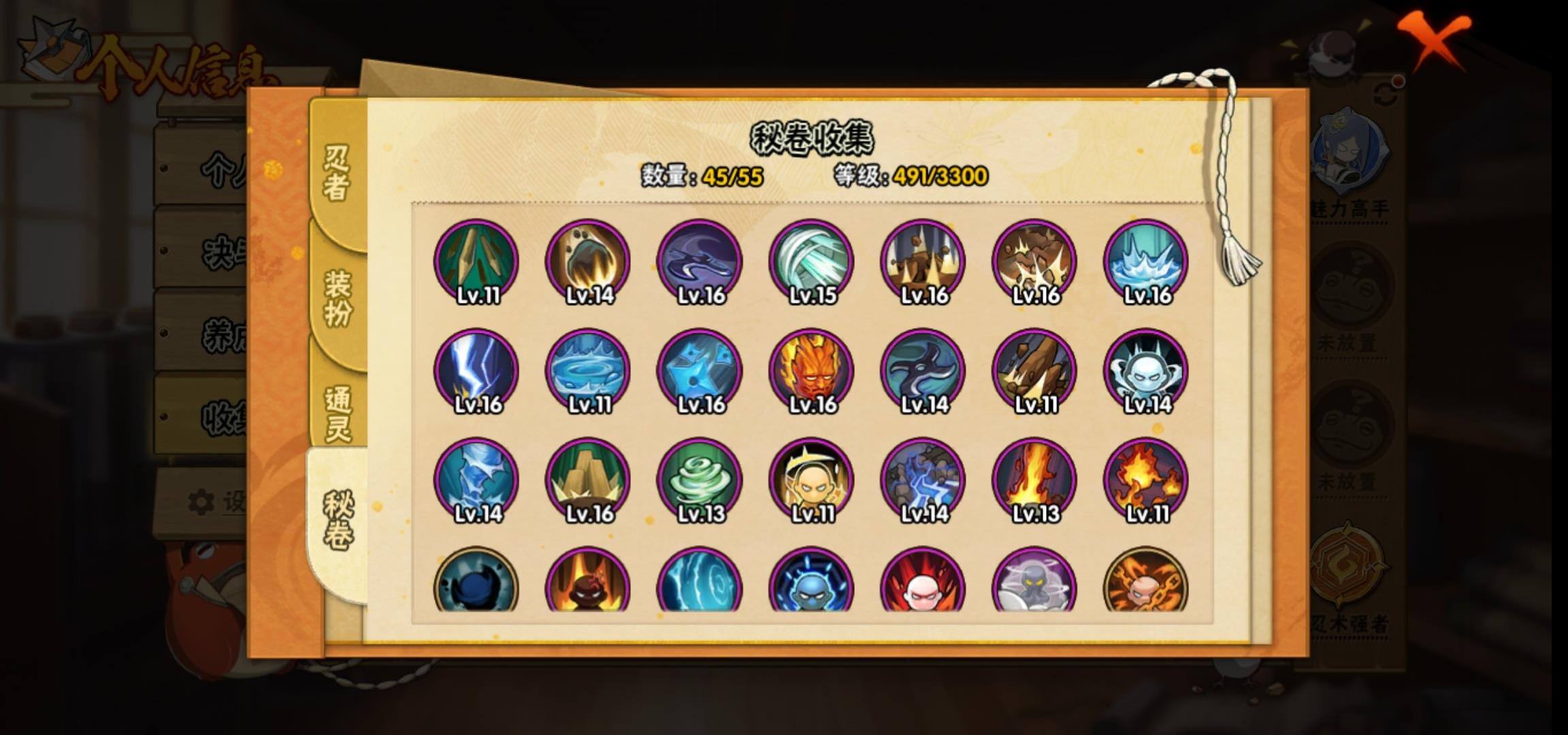Screen dimensions: 1568x735
Task: Open the 装扮 tab
Action: coord(338,298)
